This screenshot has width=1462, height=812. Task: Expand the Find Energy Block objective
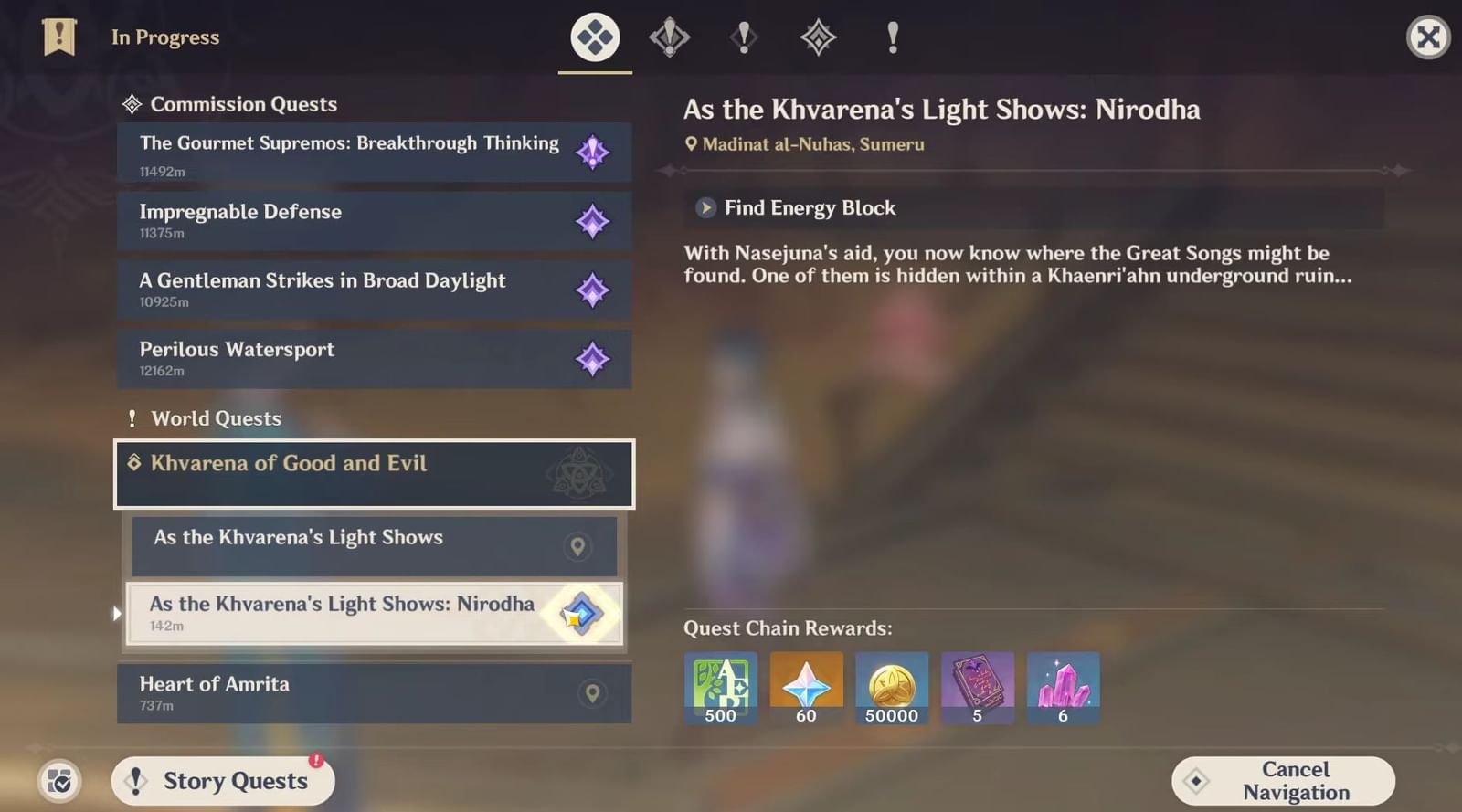point(705,208)
